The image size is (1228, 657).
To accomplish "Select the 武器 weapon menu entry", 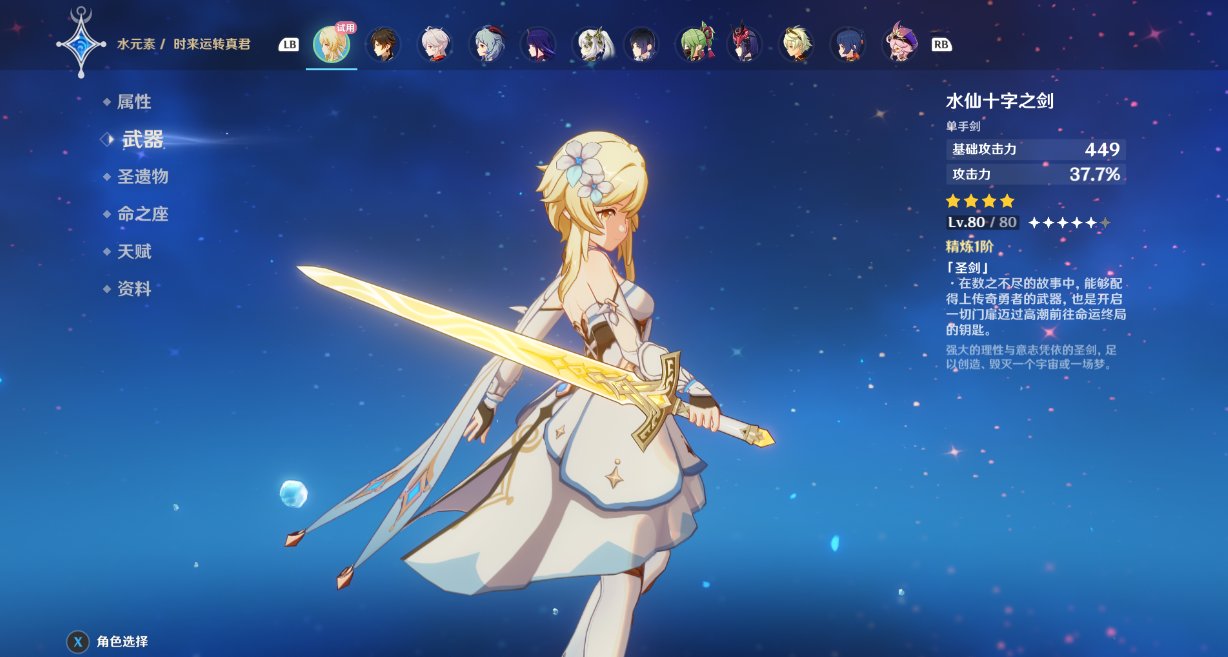I will [x=142, y=139].
